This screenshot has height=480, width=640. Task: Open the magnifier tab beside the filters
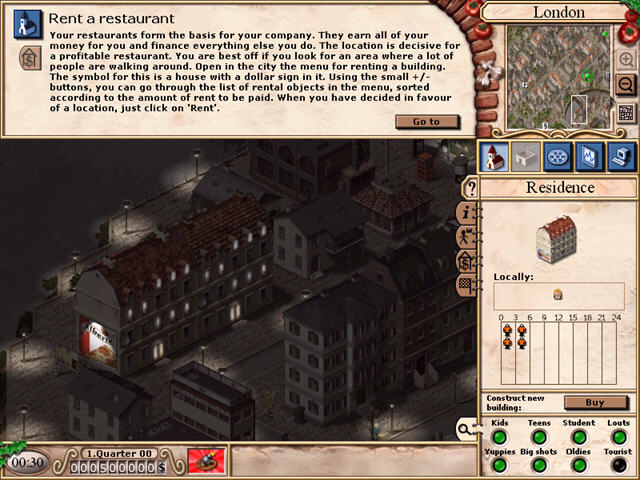point(466,429)
